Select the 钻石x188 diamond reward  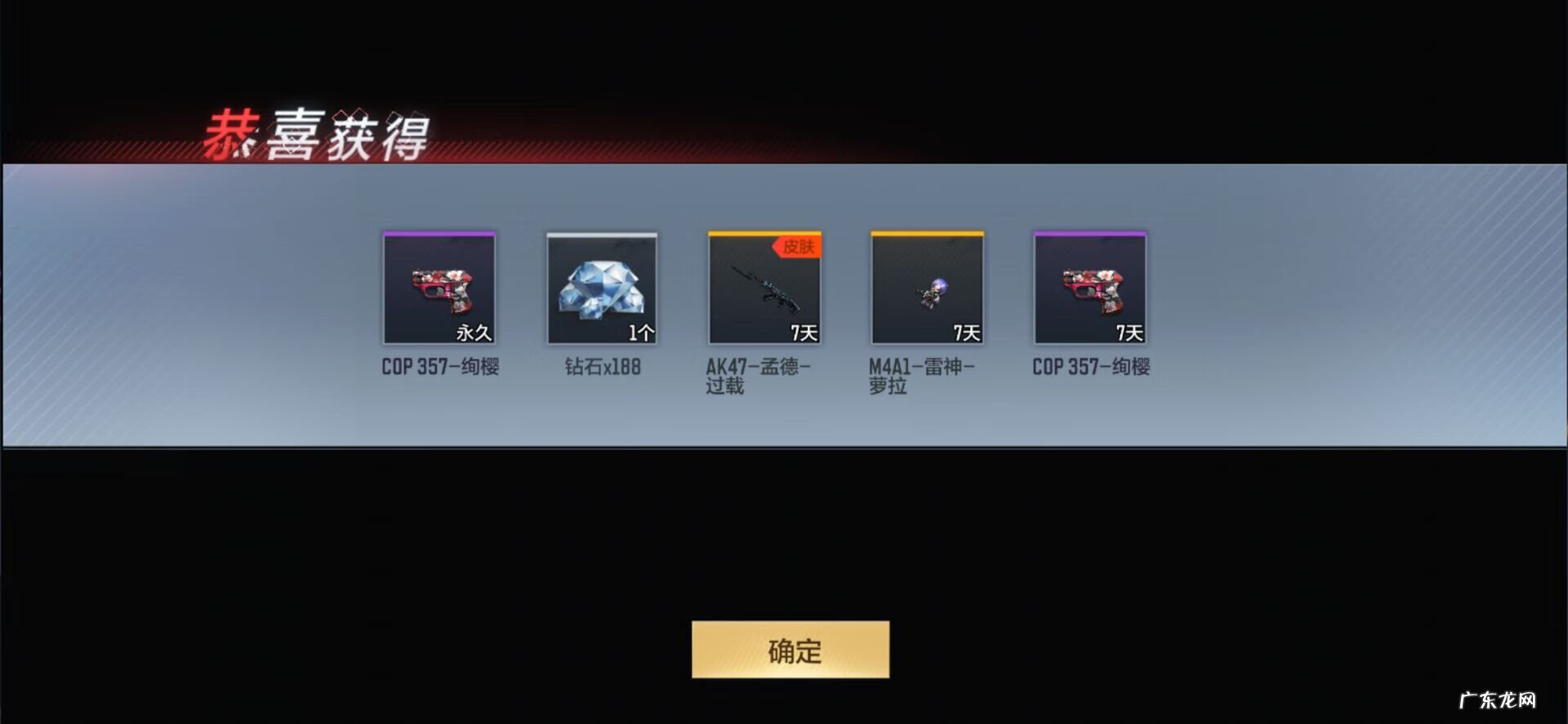tap(602, 289)
